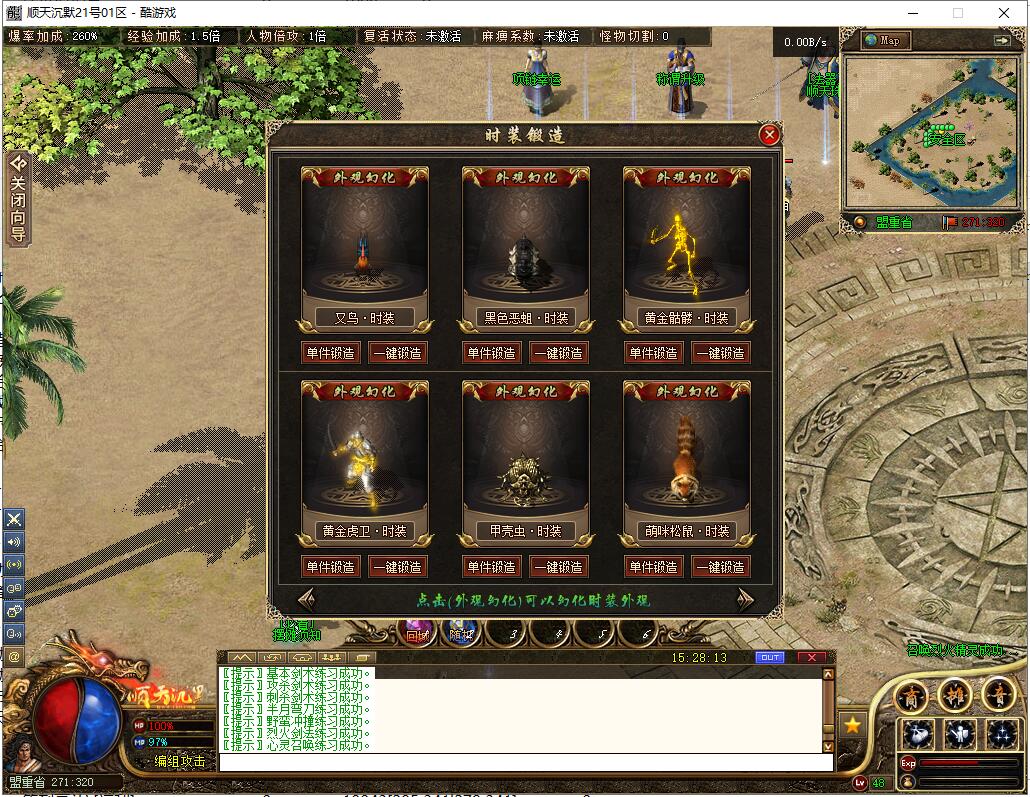Screen dimensions: 1030x797
Task: Click 单件锻造 under 黄金骷髅·时装
Action: pyautogui.click(x=654, y=353)
